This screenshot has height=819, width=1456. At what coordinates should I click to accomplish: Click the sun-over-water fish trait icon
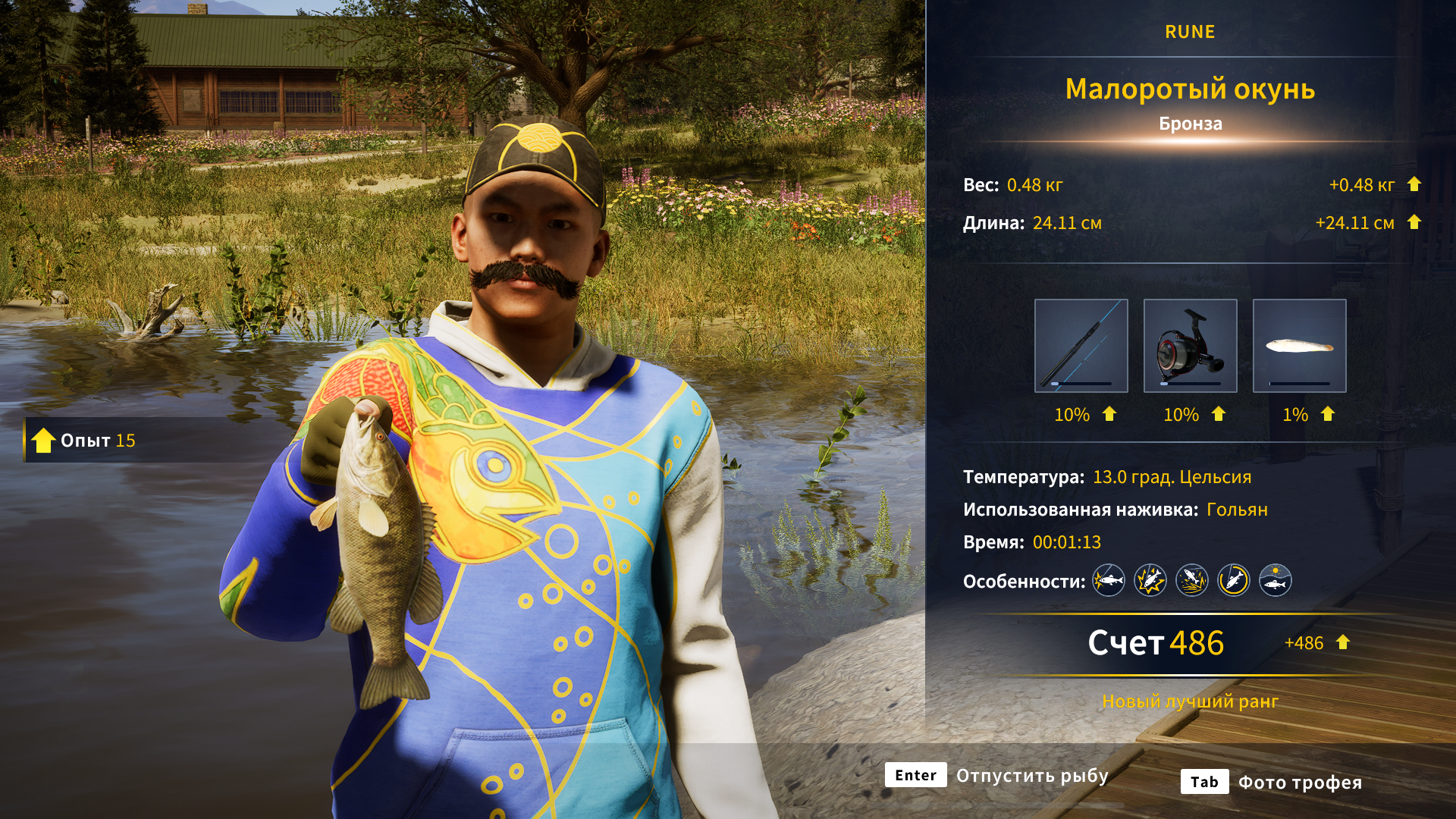coord(1275,581)
